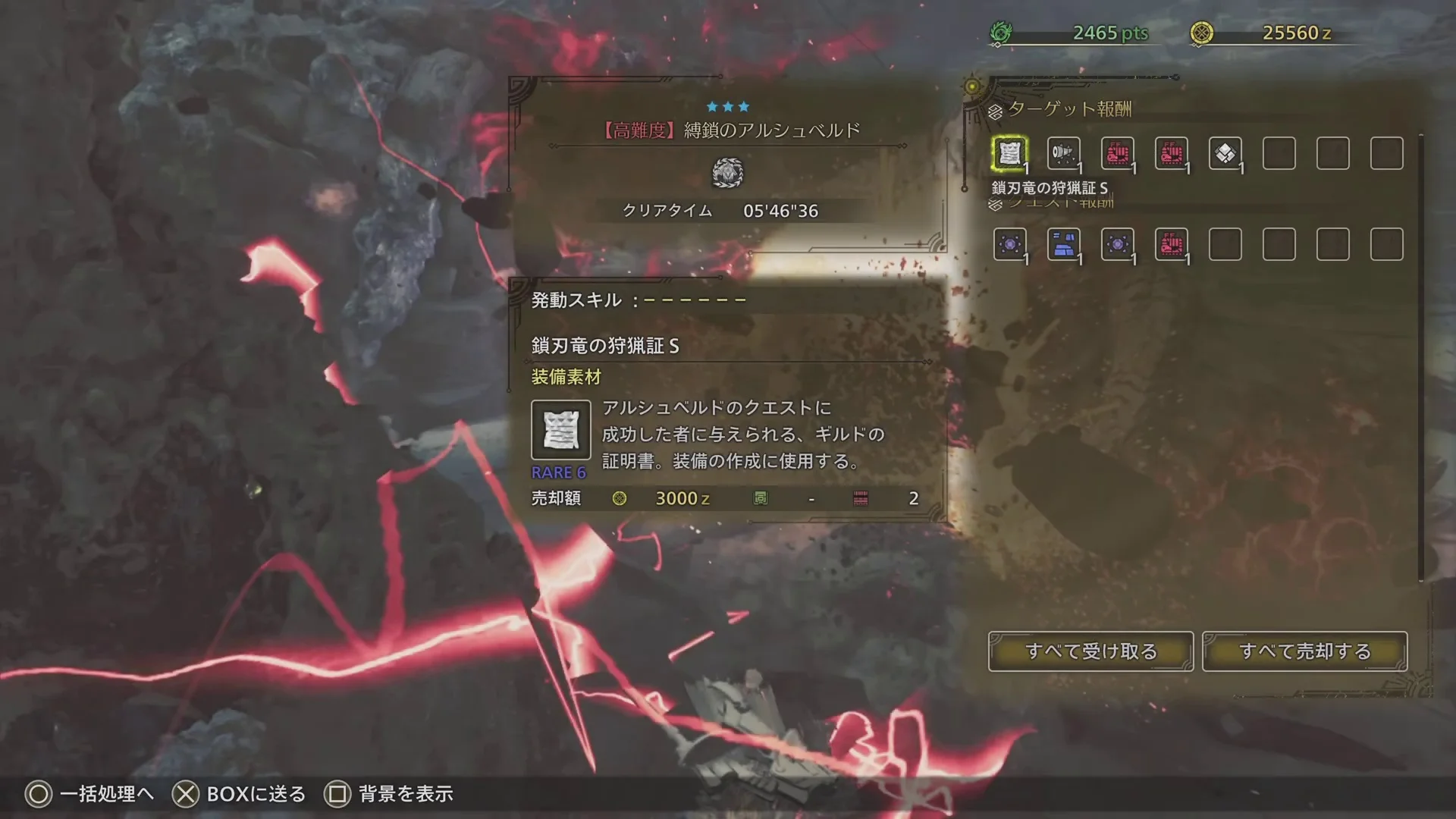Click the white shard material icon

click(1226, 153)
